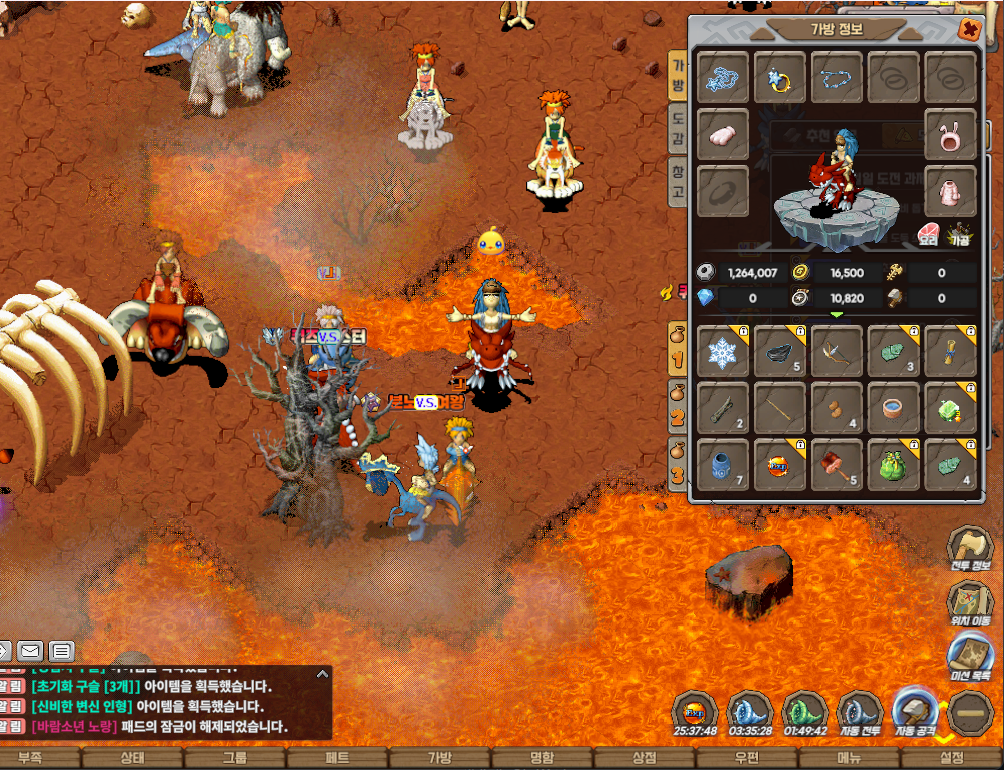Toggle 자동 전투 auto battle

[858, 713]
